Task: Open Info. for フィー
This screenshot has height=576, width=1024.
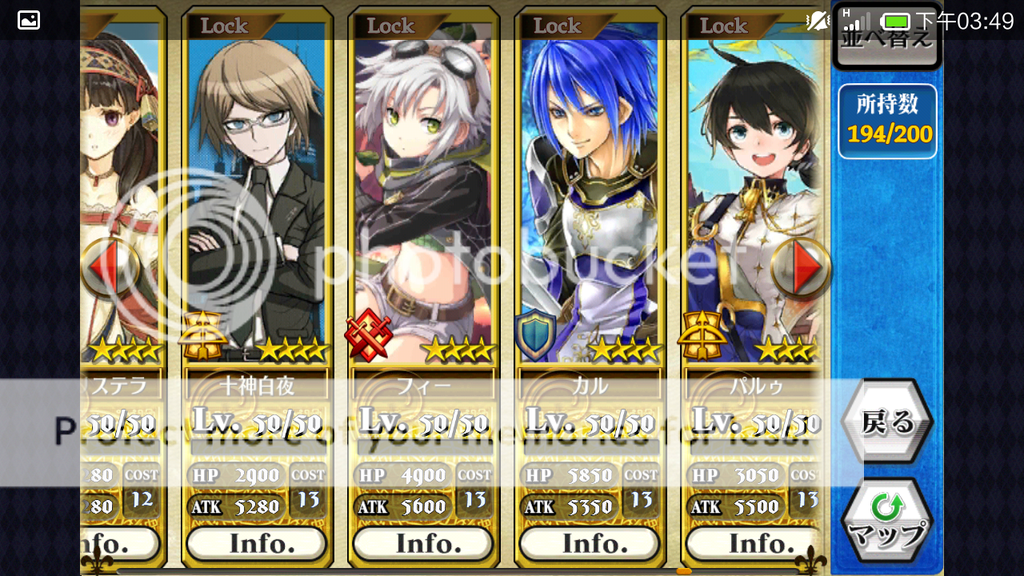Action: click(x=423, y=544)
